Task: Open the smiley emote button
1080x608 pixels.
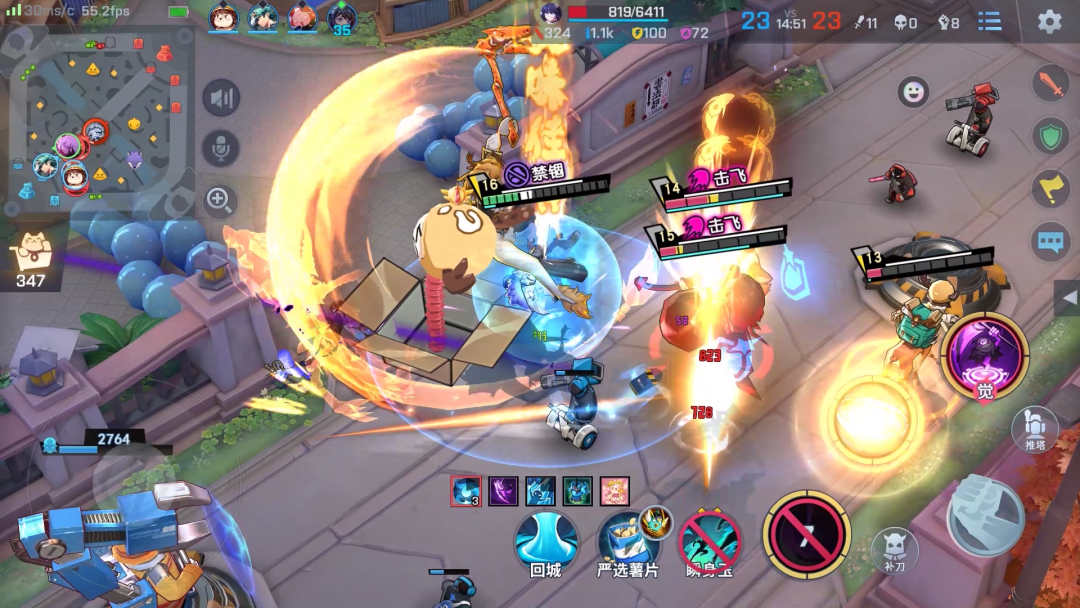Action: [912, 92]
